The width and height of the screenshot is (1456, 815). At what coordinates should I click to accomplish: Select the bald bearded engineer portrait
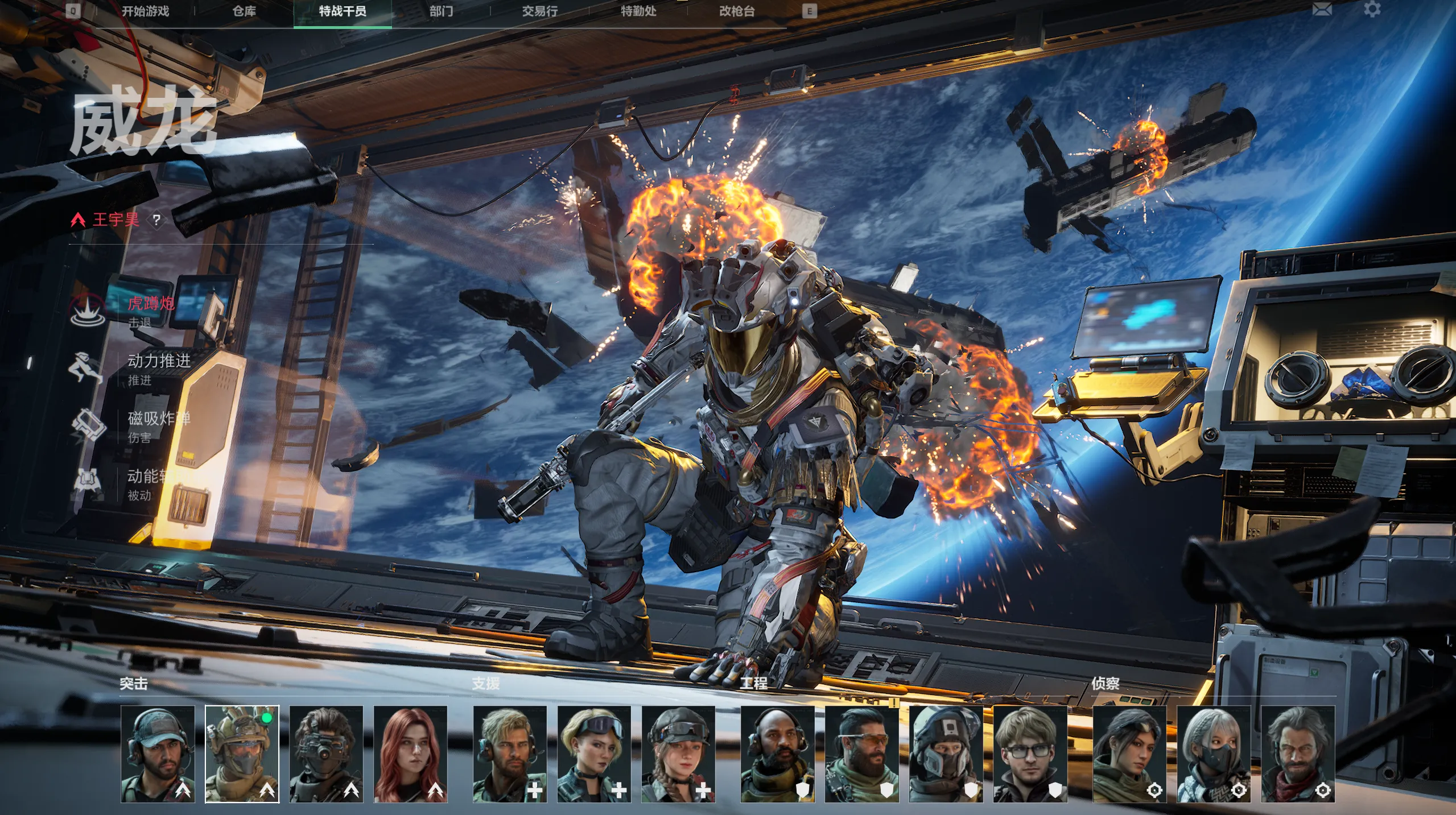coord(777,754)
